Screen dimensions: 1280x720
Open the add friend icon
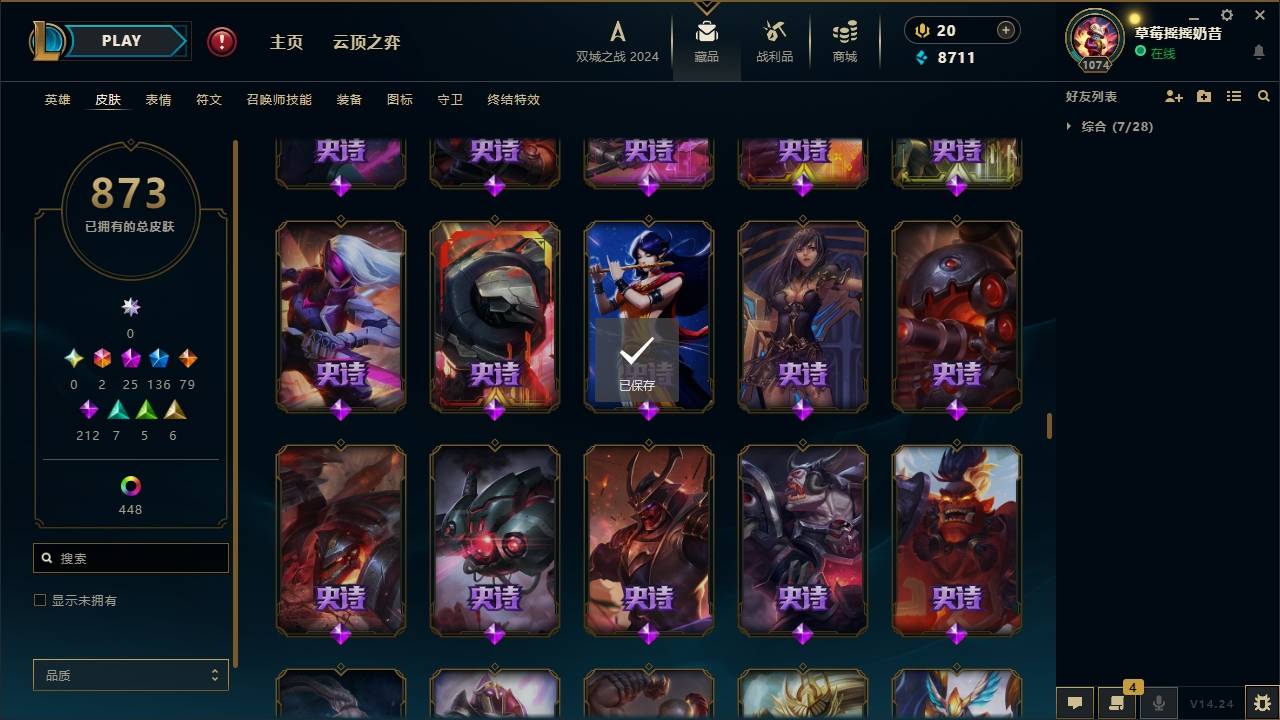1174,96
